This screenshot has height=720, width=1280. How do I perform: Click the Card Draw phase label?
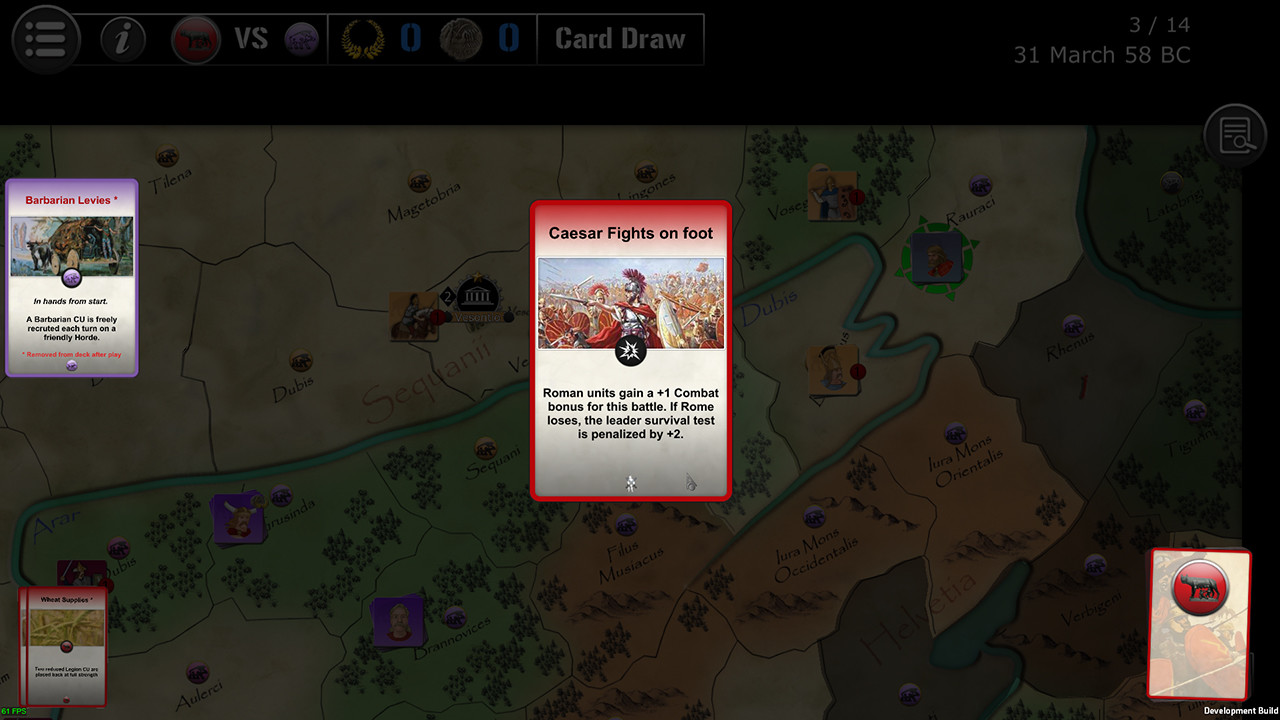point(620,38)
